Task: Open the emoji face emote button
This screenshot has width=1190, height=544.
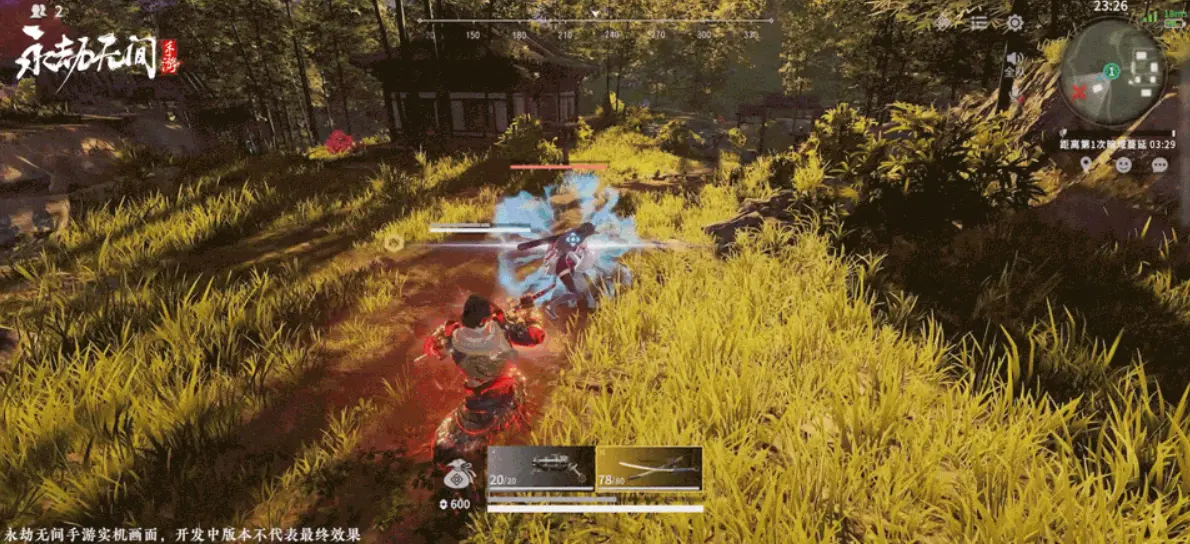Action: (x=1123, y=164)
